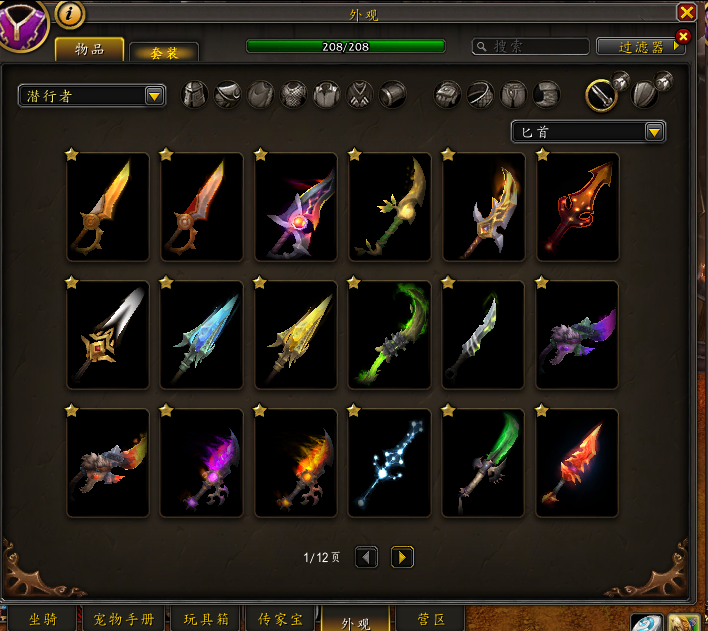
Task: Open the 过滤器 filter menu
Action: tap(640, 46)
